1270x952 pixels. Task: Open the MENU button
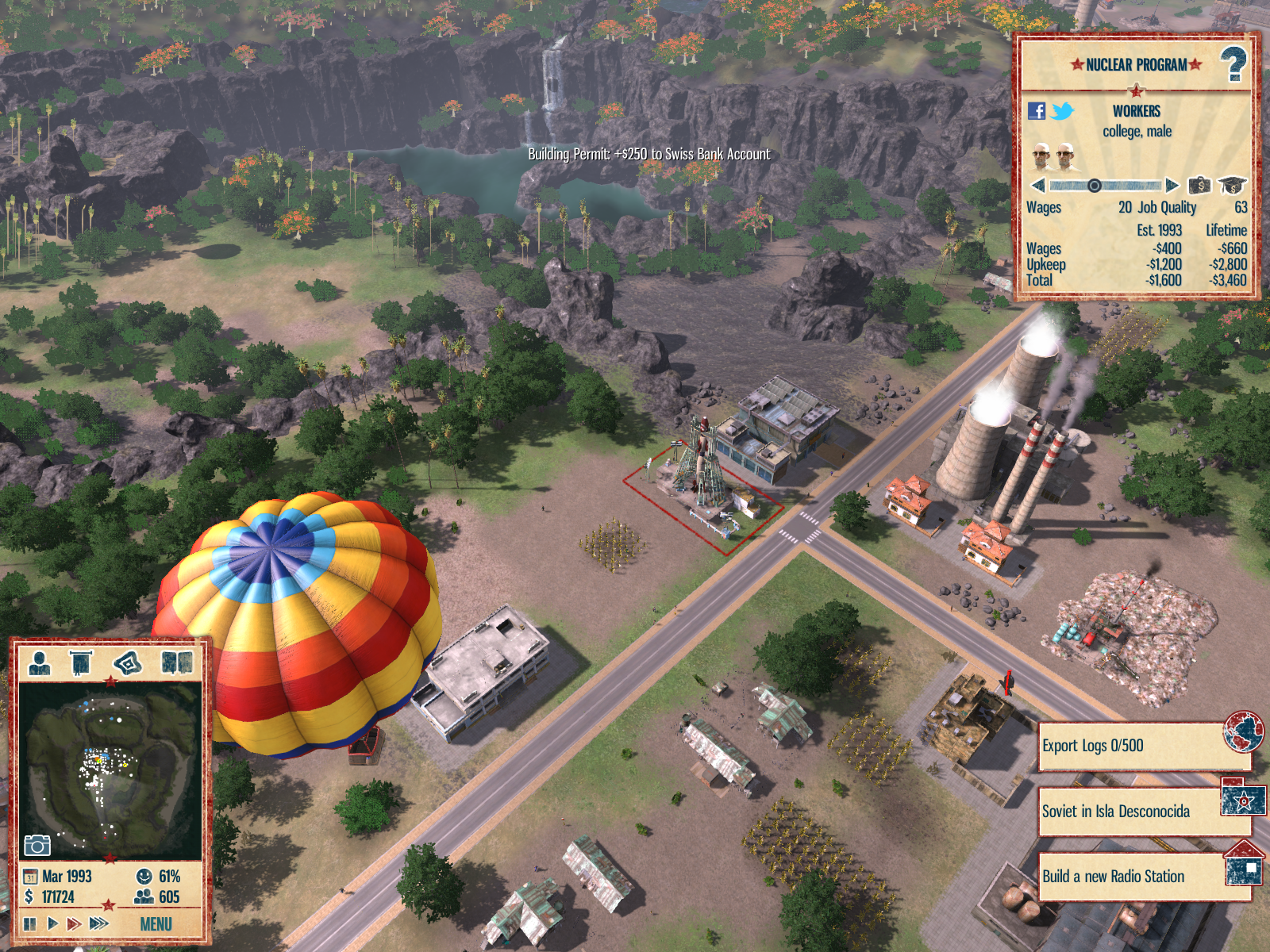(156, 924)
